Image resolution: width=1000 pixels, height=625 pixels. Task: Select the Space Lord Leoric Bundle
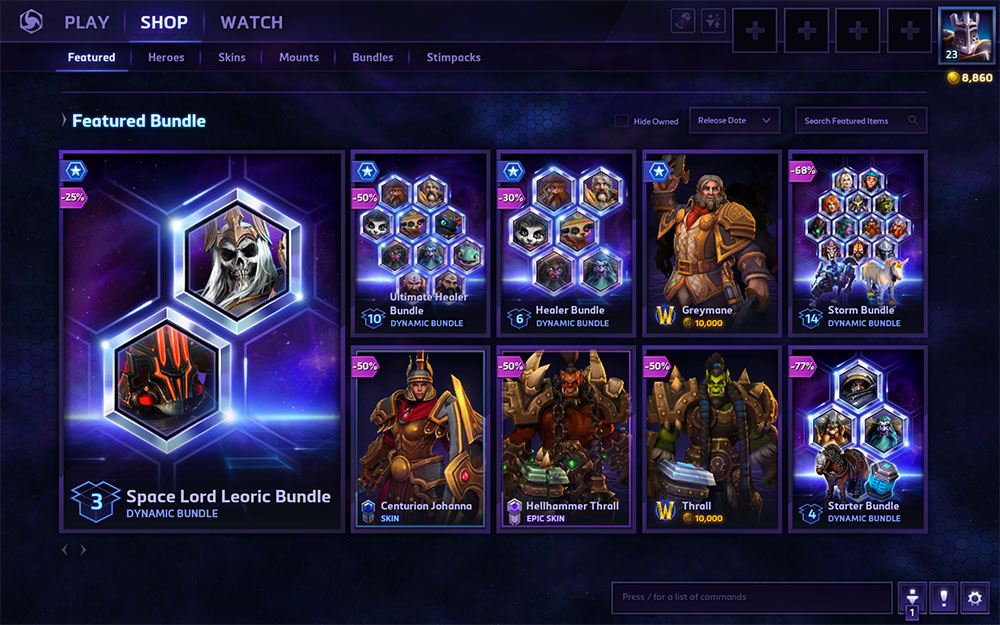tap(202, 340)
